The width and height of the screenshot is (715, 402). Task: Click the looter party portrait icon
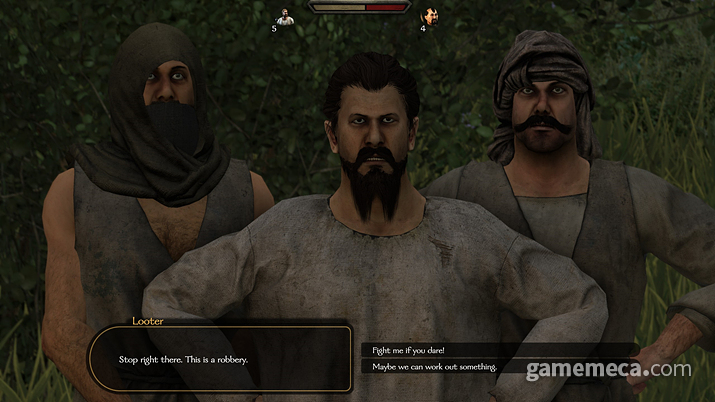[x=430, y=16]
